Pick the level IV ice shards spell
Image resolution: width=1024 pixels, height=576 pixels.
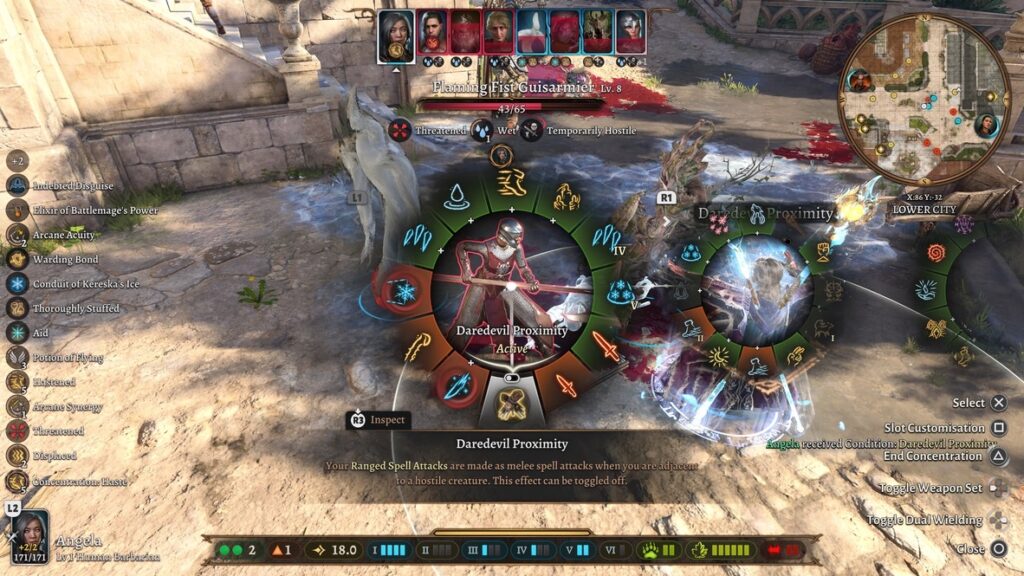coord(606,238)
